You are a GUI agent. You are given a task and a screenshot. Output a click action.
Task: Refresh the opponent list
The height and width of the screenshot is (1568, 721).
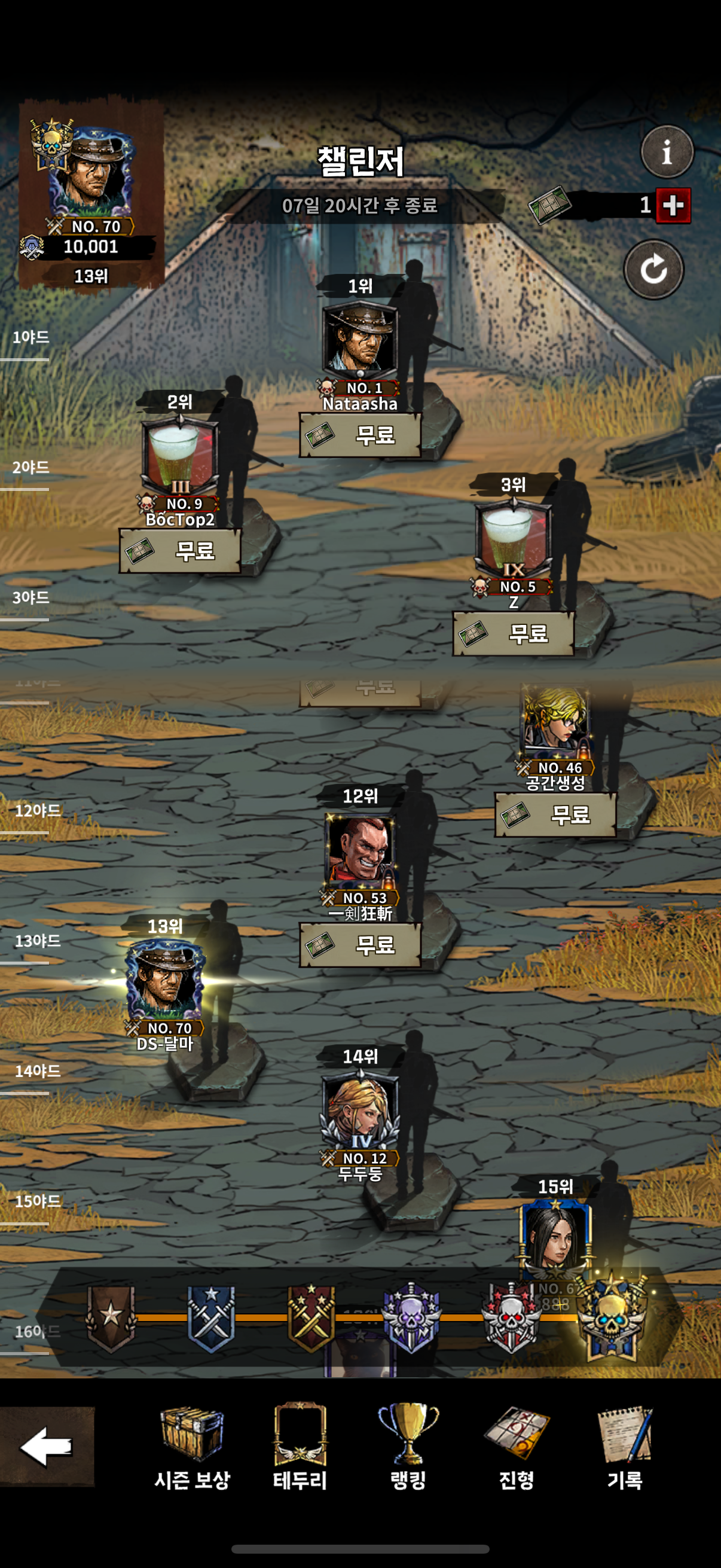(653, 270)
